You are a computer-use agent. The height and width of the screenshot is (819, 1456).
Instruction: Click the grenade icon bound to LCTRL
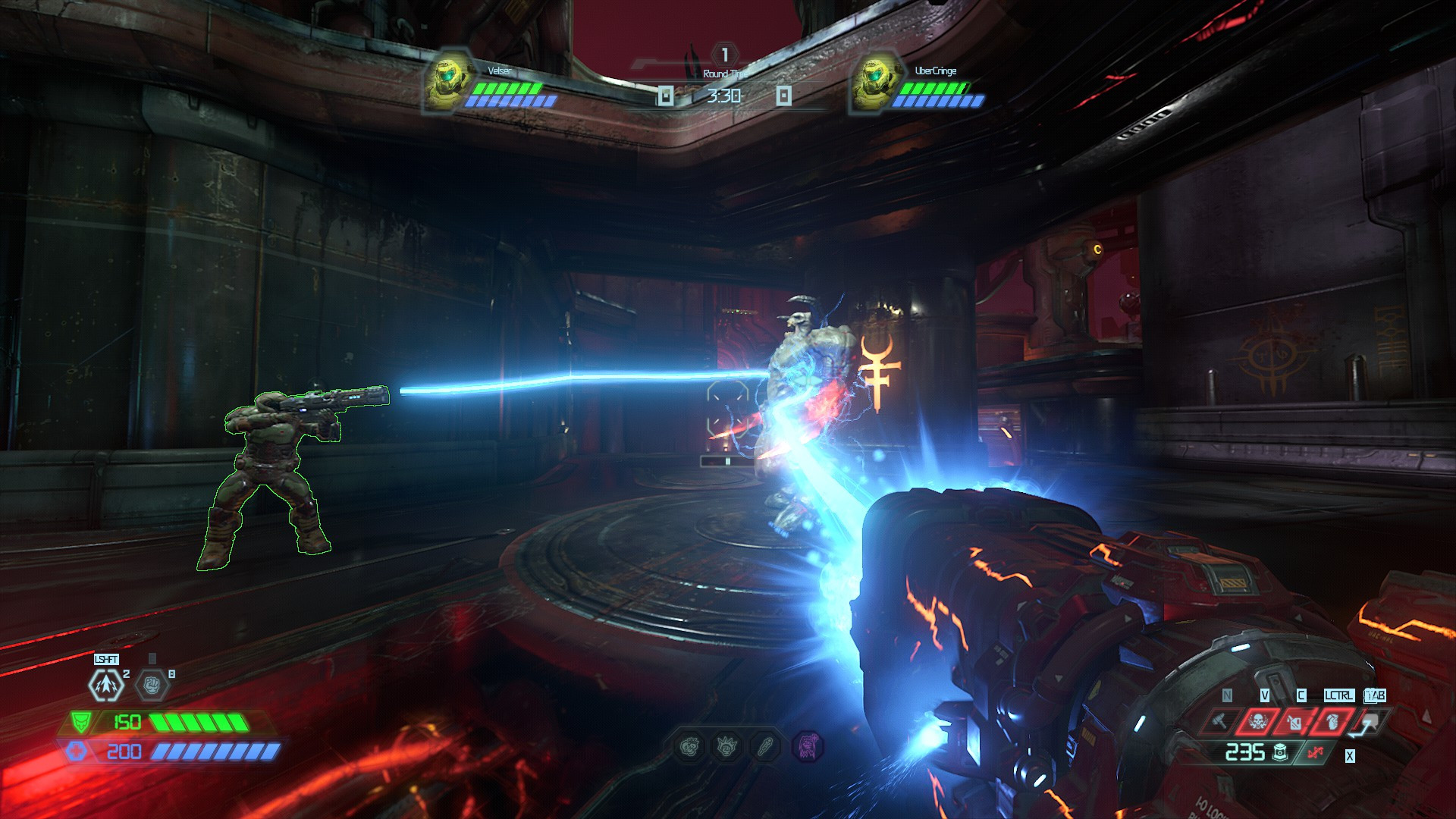(1333, 721)
